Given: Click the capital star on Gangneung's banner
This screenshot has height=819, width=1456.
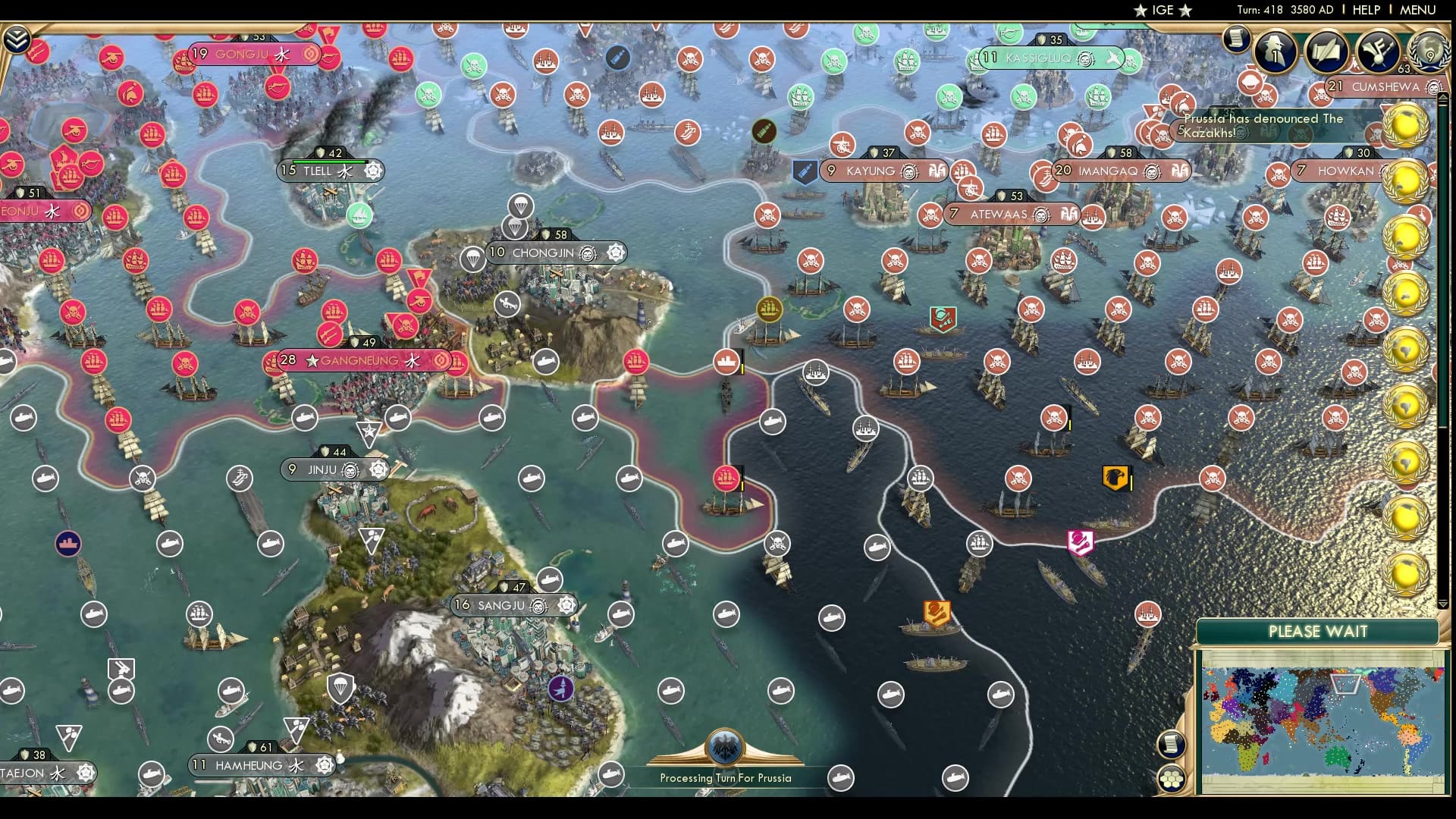Looking at the screenshot, I should point(311,361).
